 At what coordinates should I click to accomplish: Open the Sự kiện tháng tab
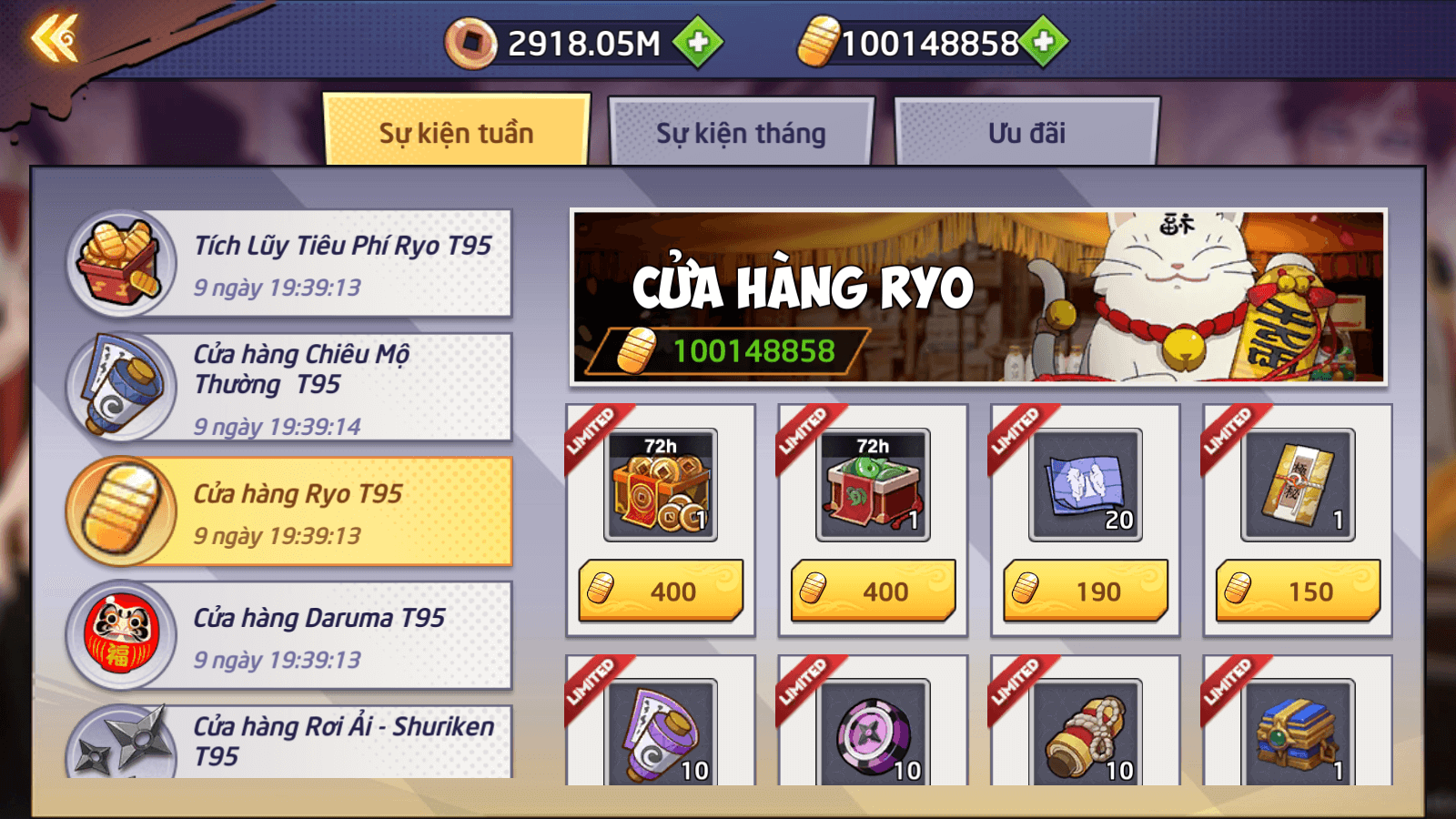coord(741,133)
